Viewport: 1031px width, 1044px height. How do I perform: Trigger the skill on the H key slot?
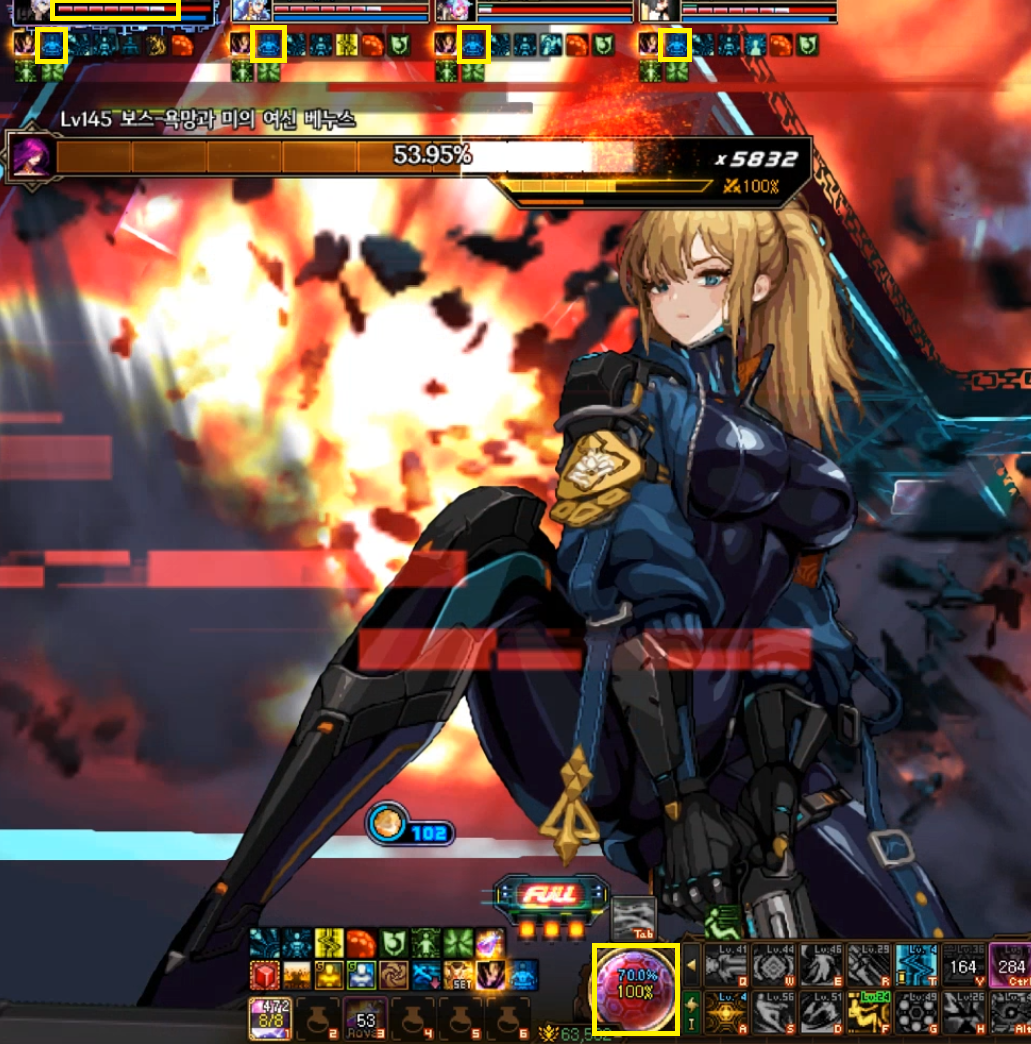[x=963, y=1012]
